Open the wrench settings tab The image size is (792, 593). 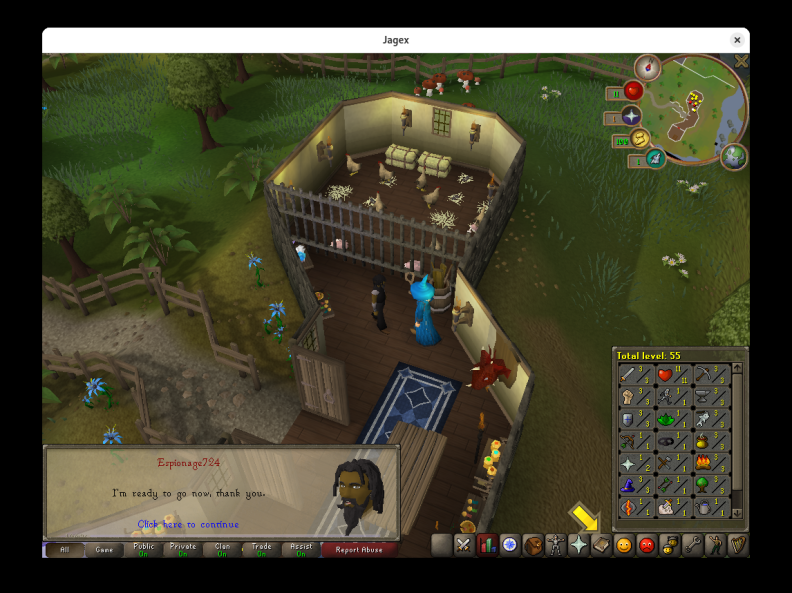click(x=692, y=545)
